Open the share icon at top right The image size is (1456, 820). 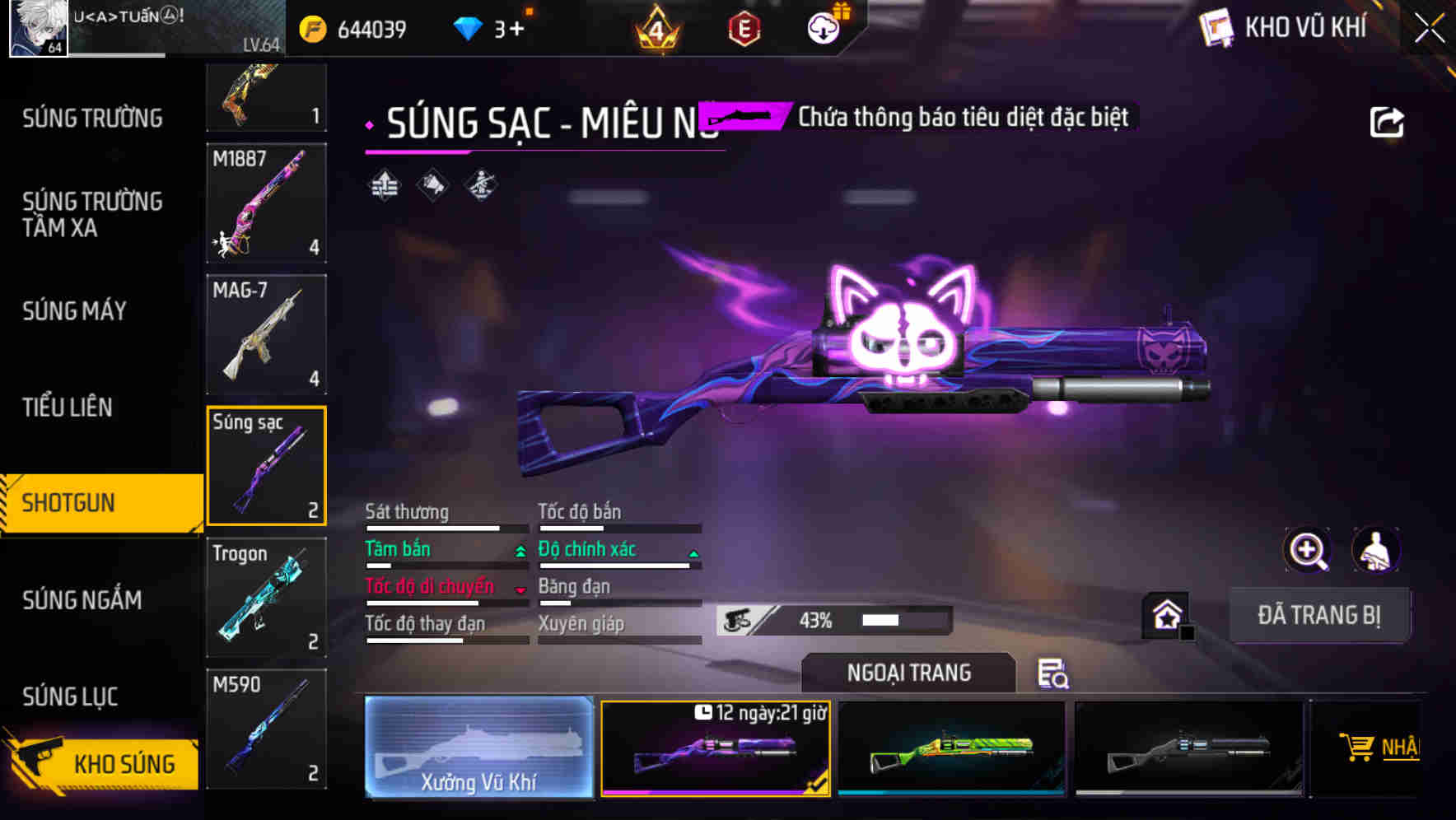pyautogui.click(x=1388, y=122)
